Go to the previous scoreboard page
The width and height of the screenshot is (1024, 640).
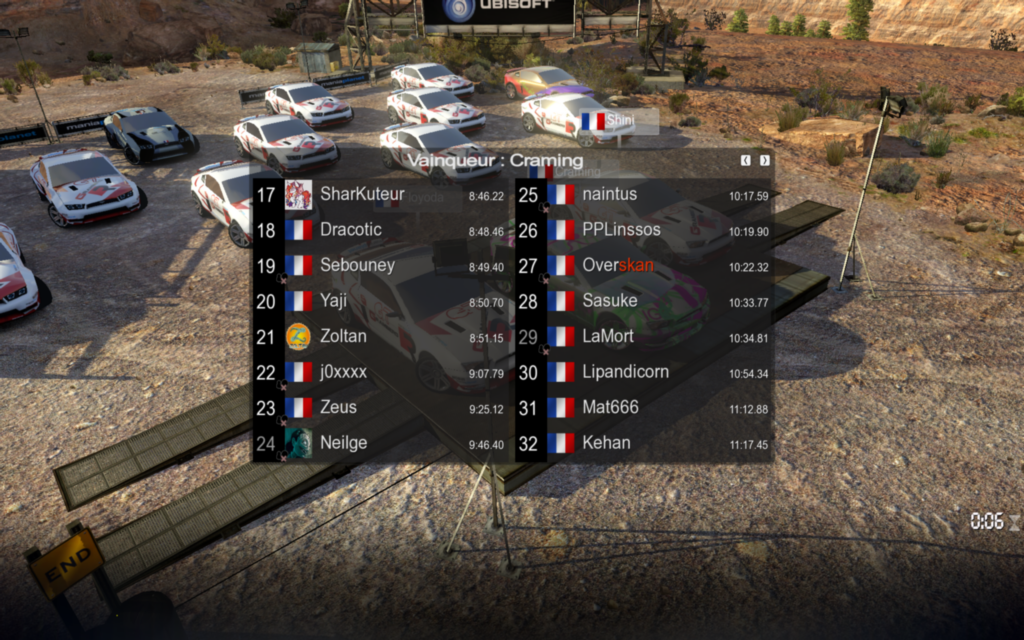click(x=746, y=160)
